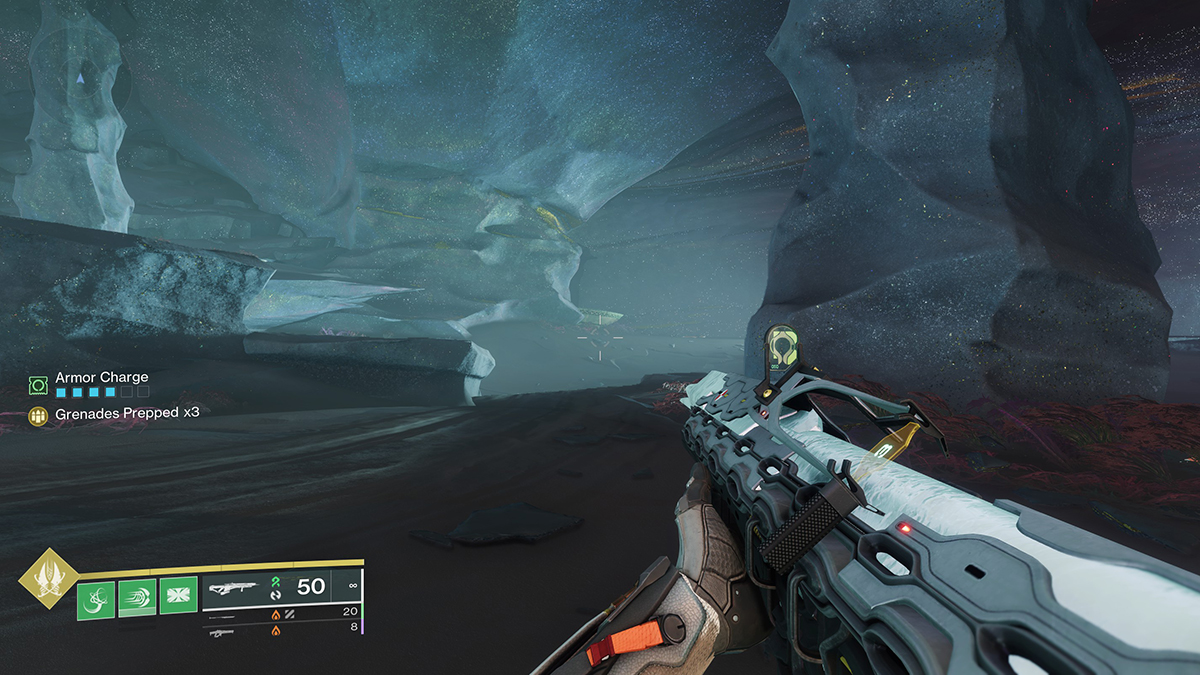Image resolution: width=1200 pixels, height=675 pixels.
Task: Trigger the green class ability icon
Action: click(x=179, y=598)
